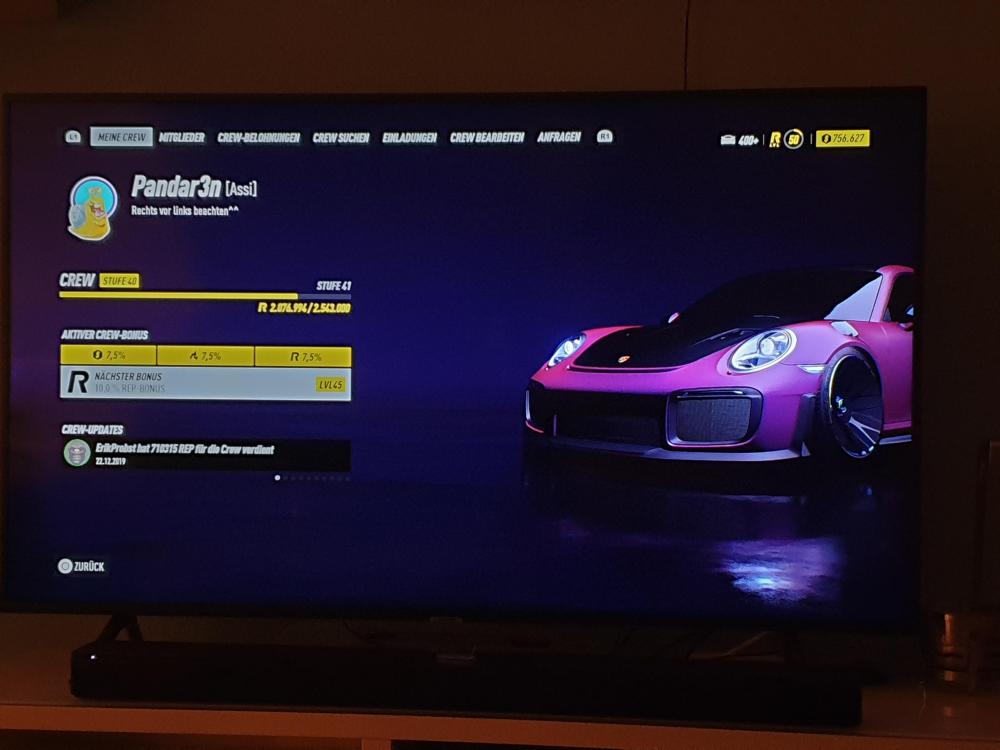
Task: Show the Einladungen tab
Action: pyautogui.click(x=409, y=138)
